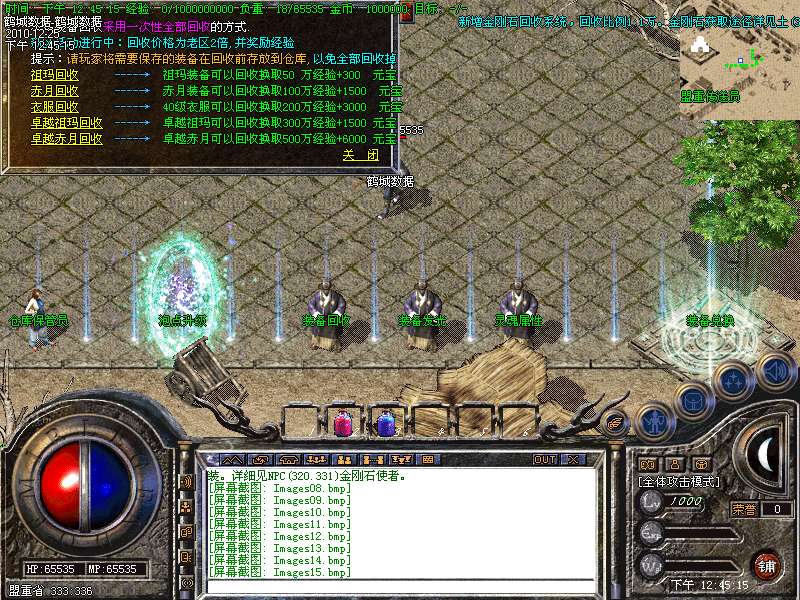Pick the 衣服回收 dialogue option
This screenshot has width=800, height=600.
click(x=55, y=107)
